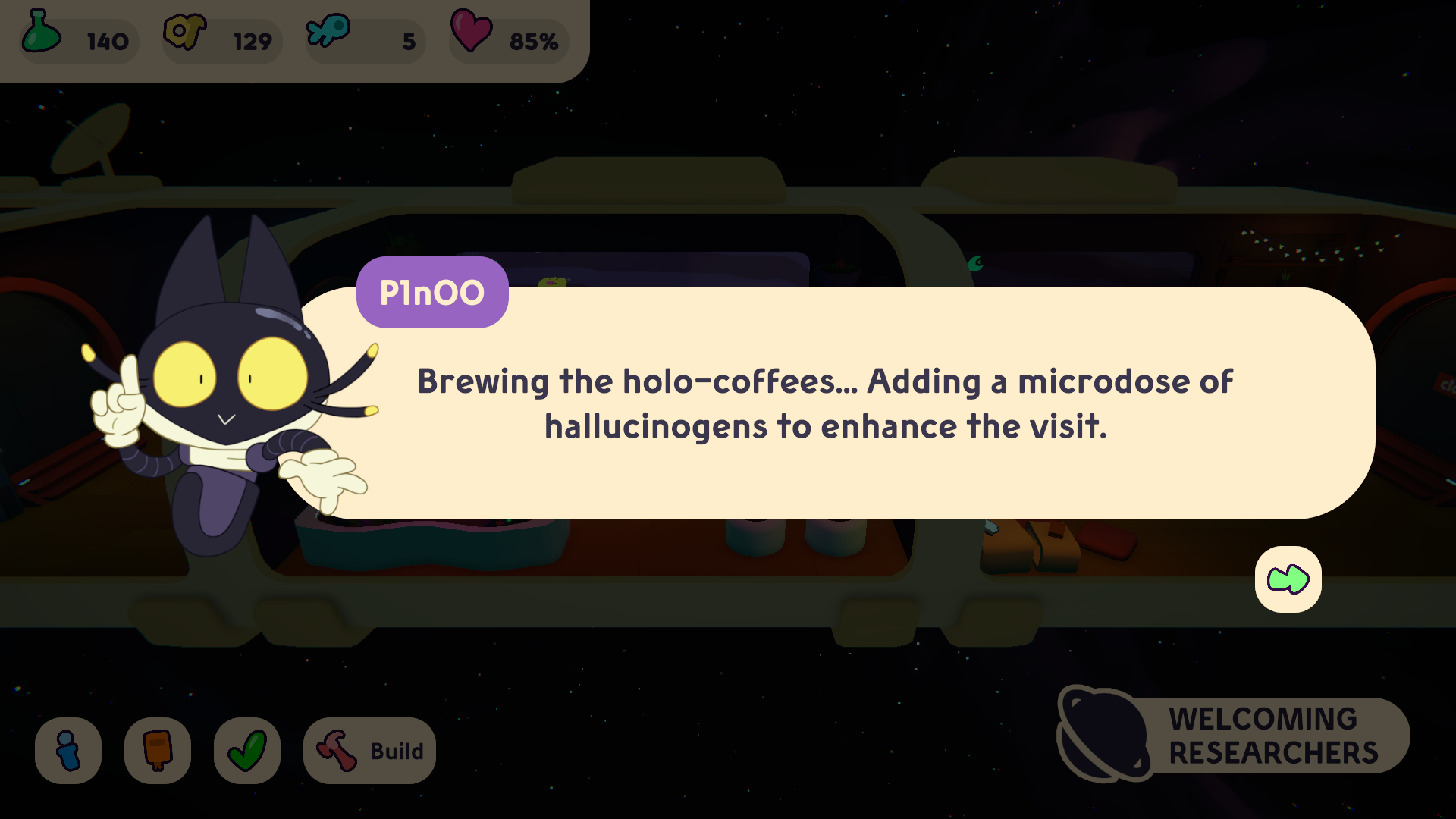1456x819 pixels.
Task: Advance dialogue with the green arrow button
Action: click(1288, 579)
